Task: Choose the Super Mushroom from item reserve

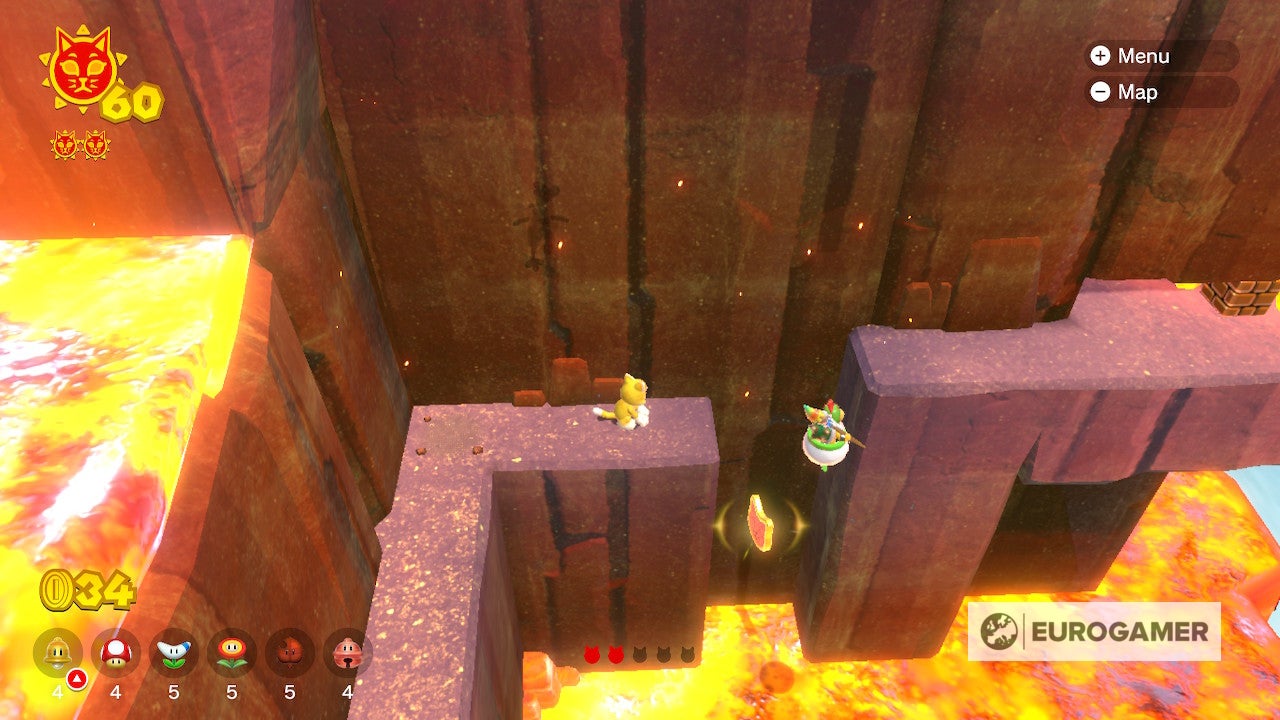Action: [116, 653]
